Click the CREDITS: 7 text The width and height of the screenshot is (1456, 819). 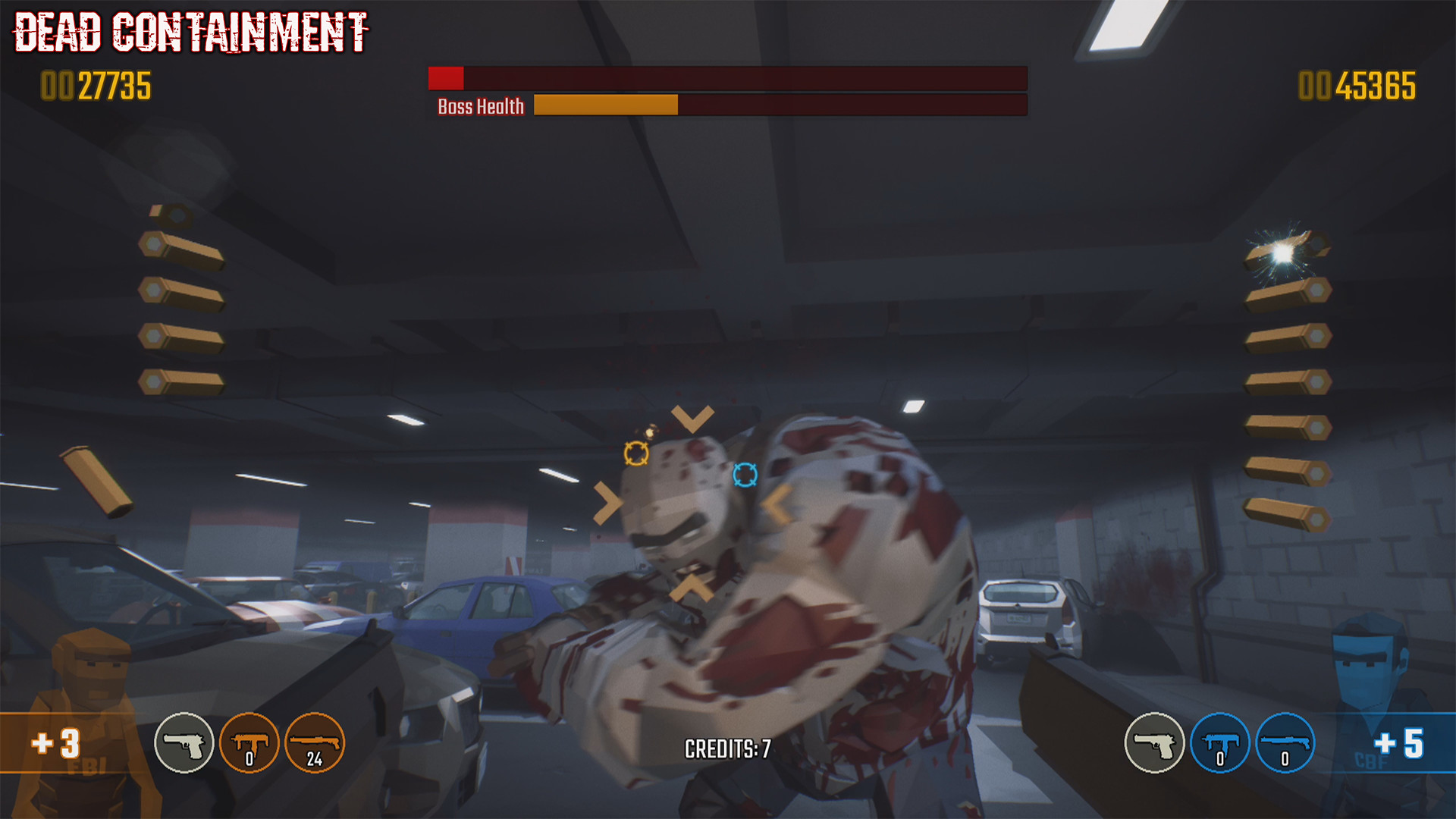click(726, 748)
